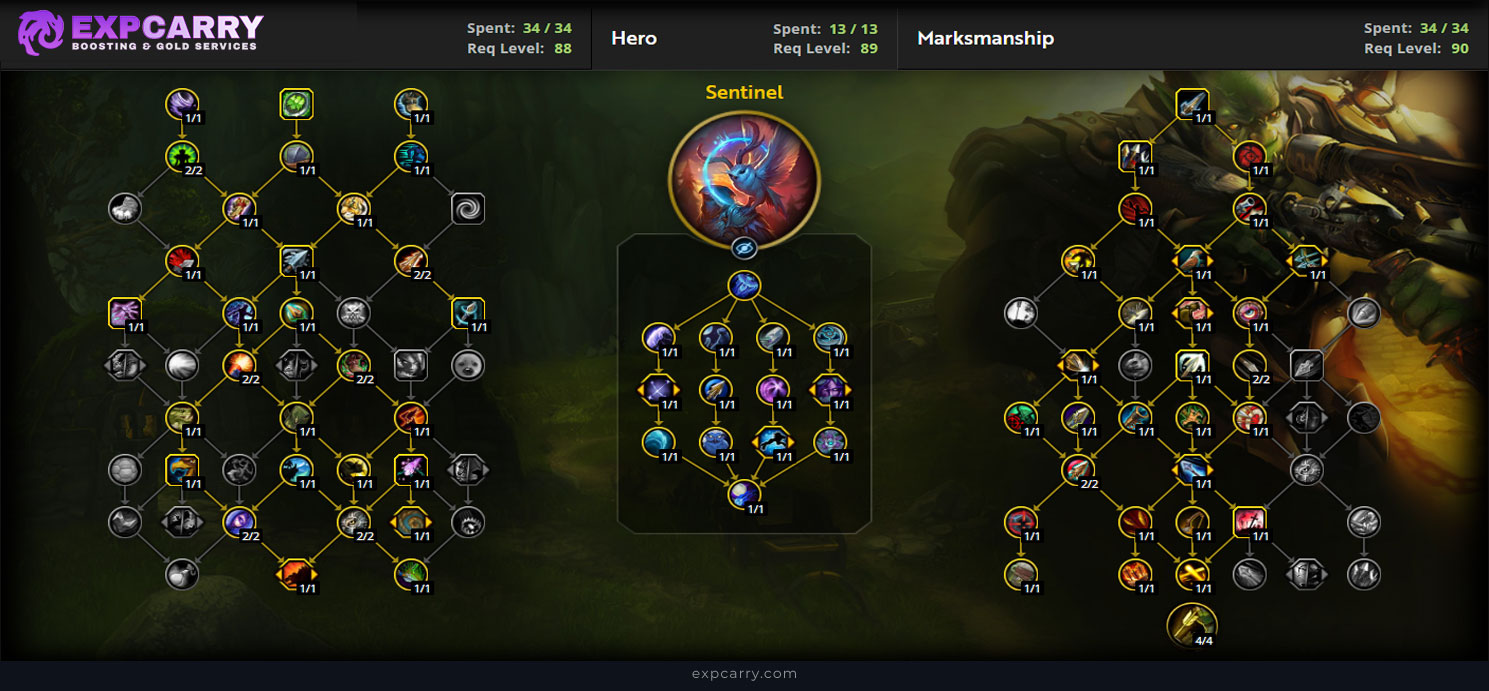Image resolution: width=1489 pixels, height=691 pixels.
Task: Select the green four-leaf clover talent
Action: click(x=297, y=103)
